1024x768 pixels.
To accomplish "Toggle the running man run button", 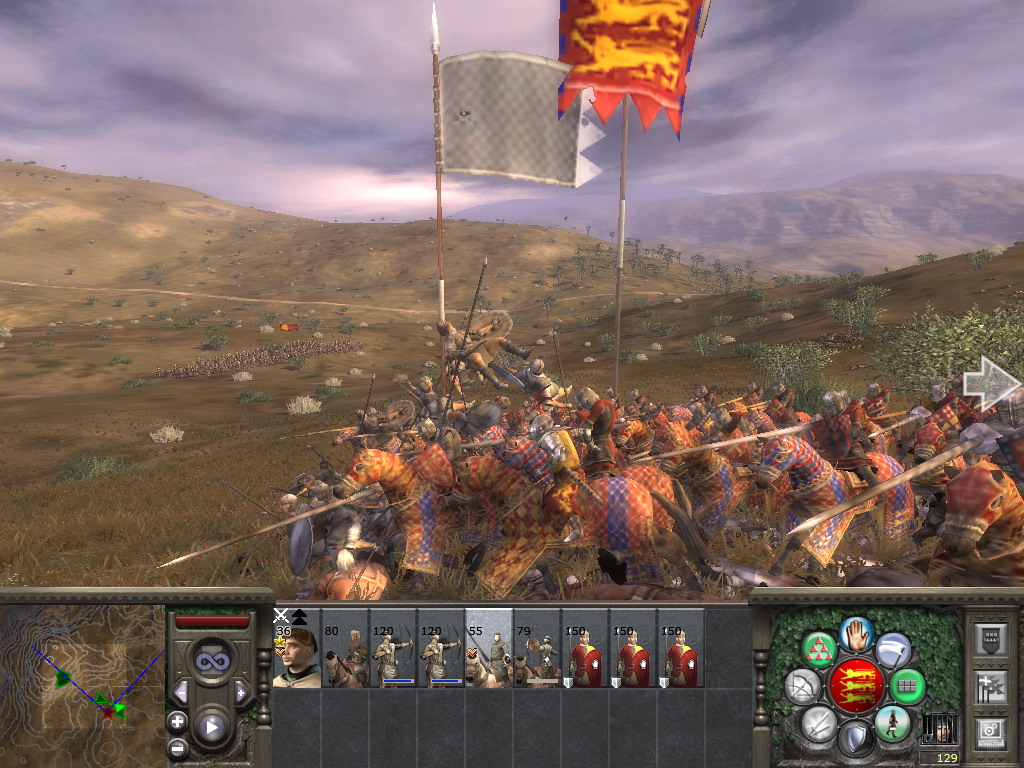I will (x=892, y=723).
